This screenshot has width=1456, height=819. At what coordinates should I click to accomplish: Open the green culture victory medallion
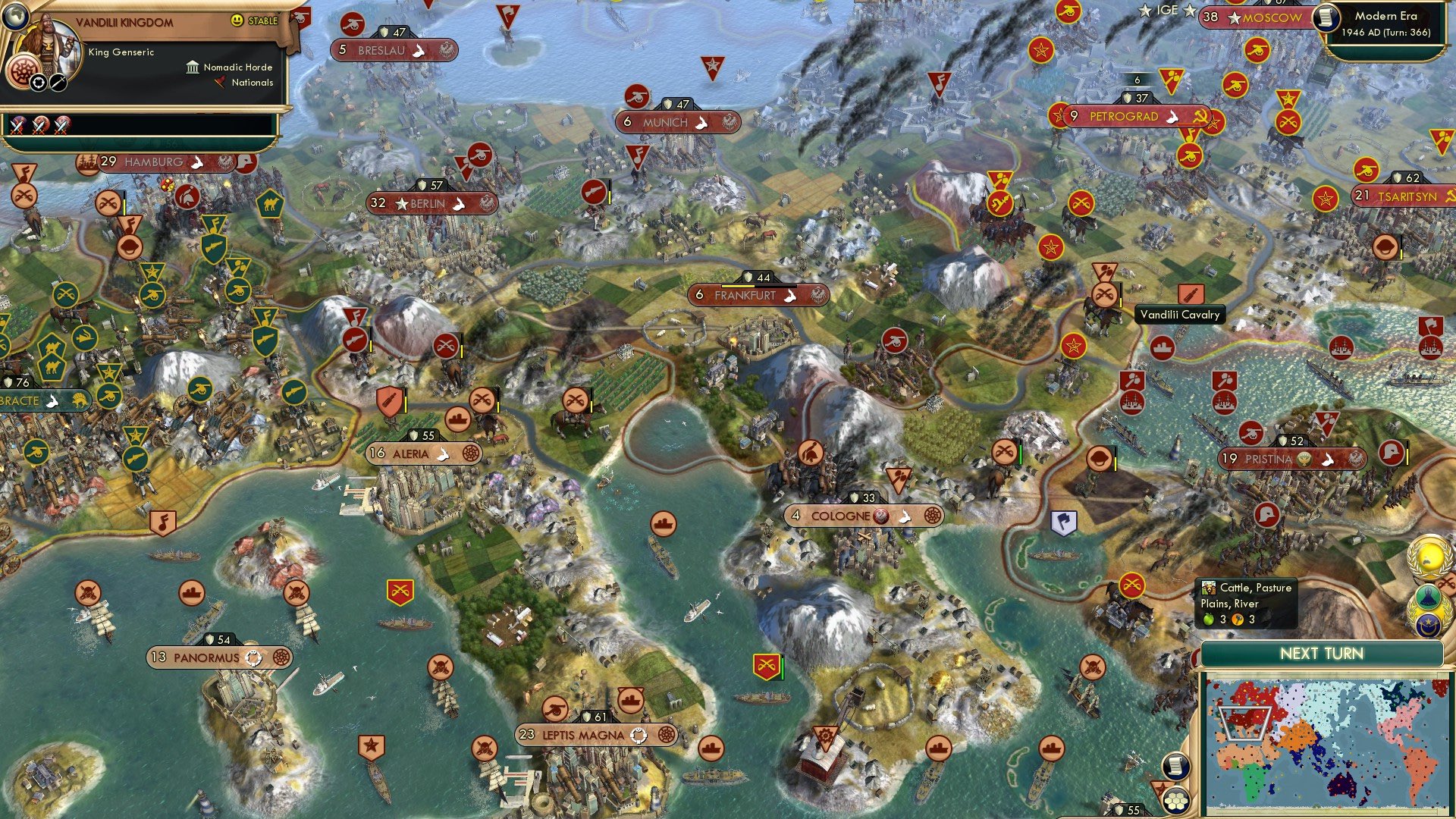click(1427, 596)
